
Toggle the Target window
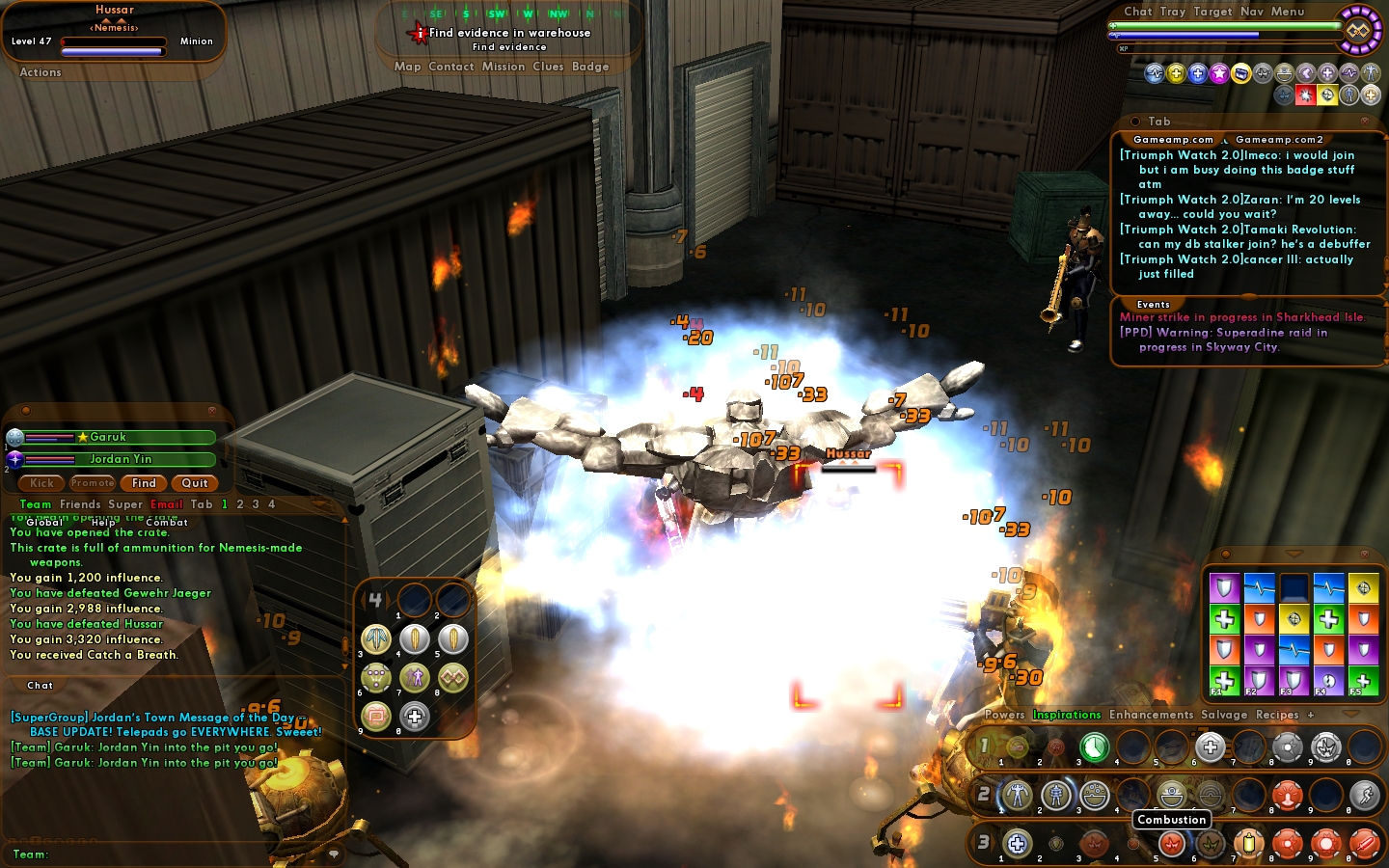[1212, 12]
